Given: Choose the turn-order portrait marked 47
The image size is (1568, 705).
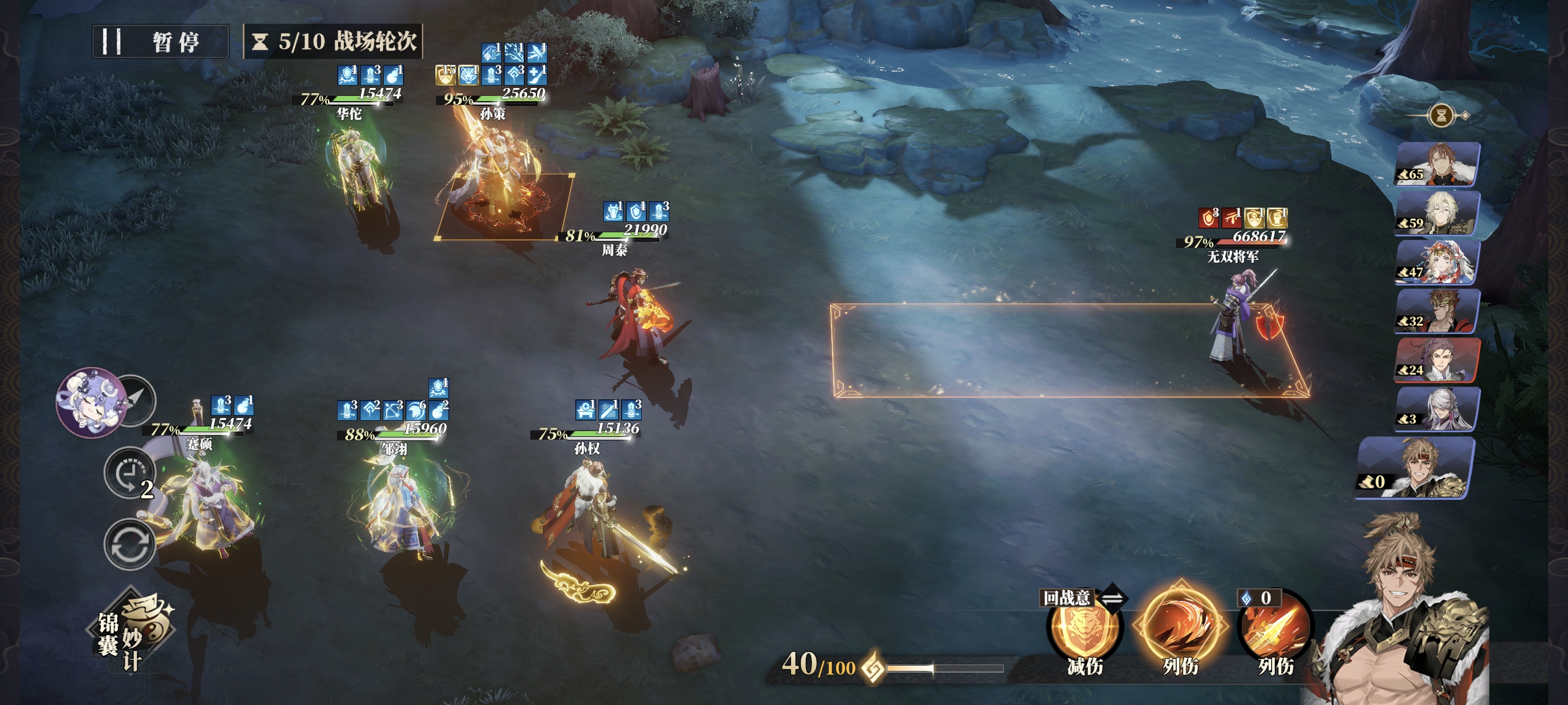Looking at the screenshot, I should [1437, 262].
